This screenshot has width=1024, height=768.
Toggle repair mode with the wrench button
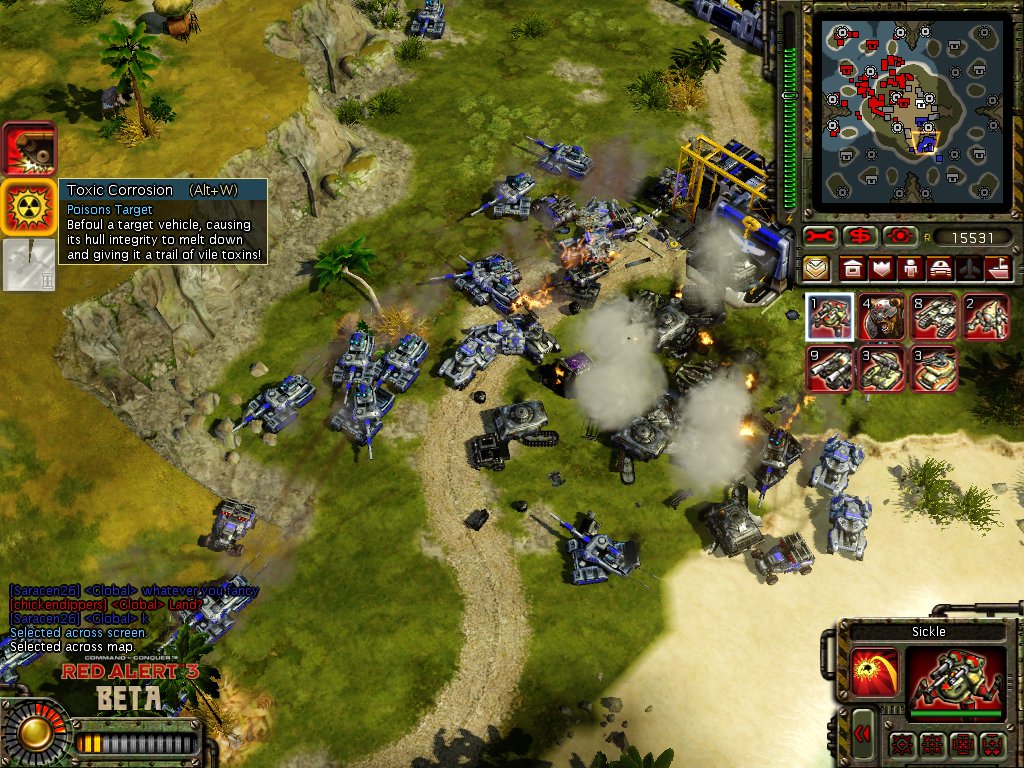point(821,237)
